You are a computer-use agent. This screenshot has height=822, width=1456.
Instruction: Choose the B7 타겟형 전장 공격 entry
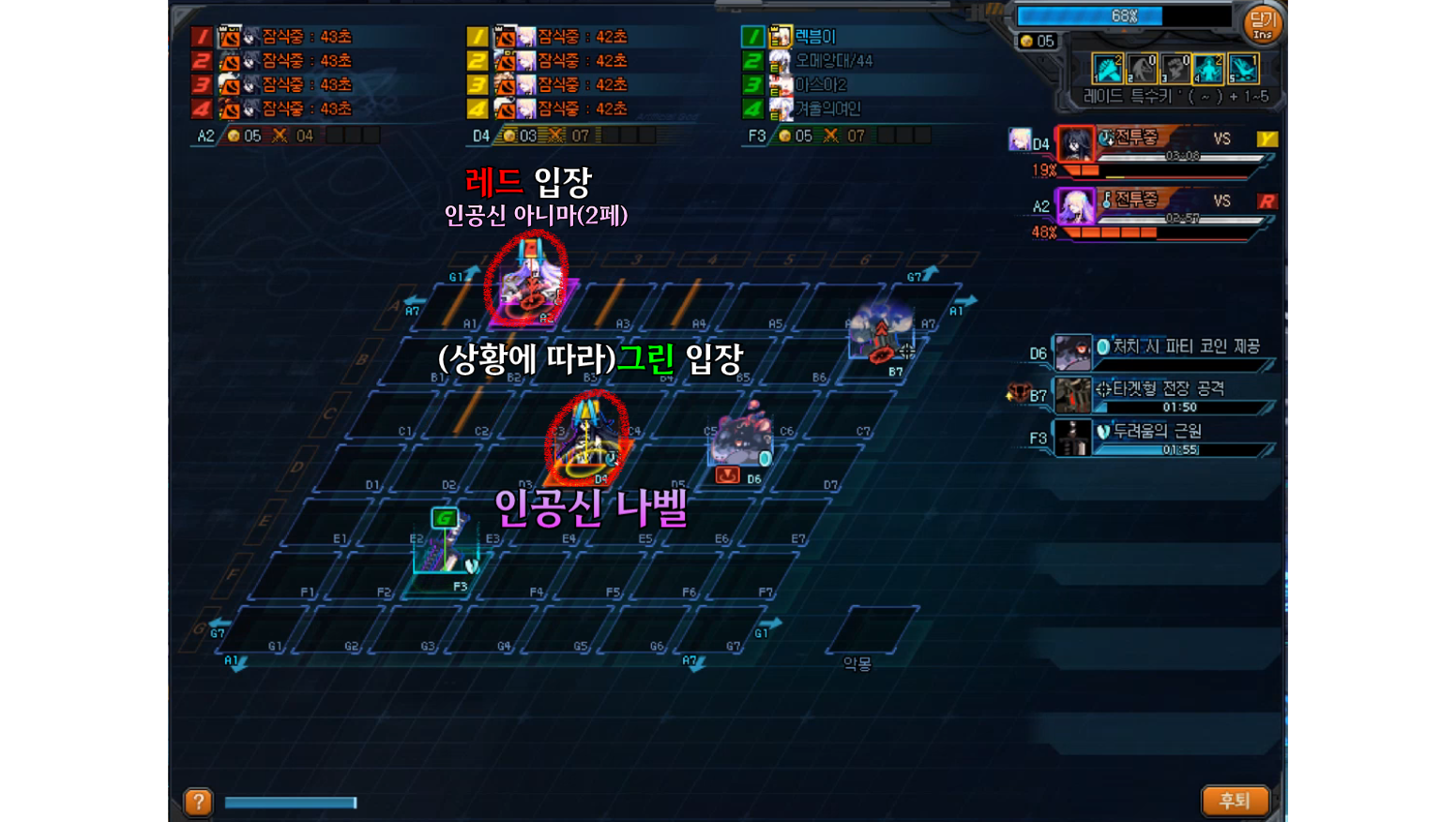tap(1164, 395)
